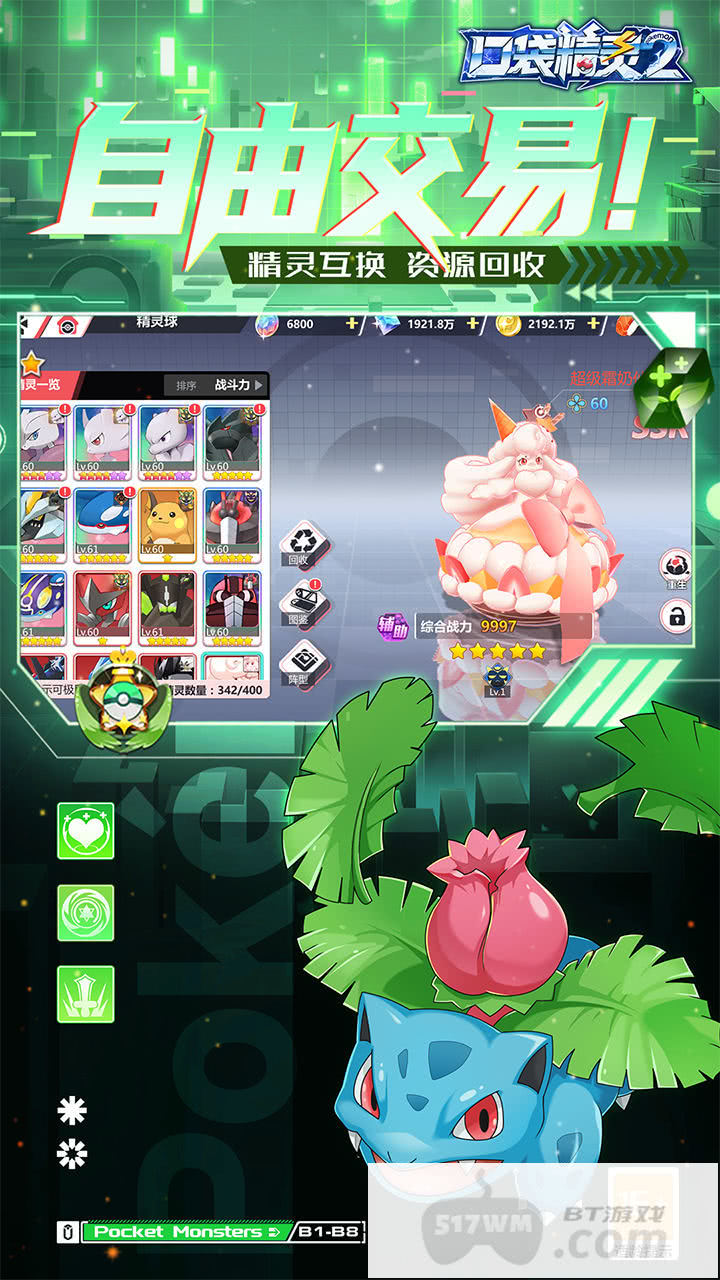Pick the red Deoxys tile
The height and width of the screenshot is (1280, 720).
click(104, 605)
